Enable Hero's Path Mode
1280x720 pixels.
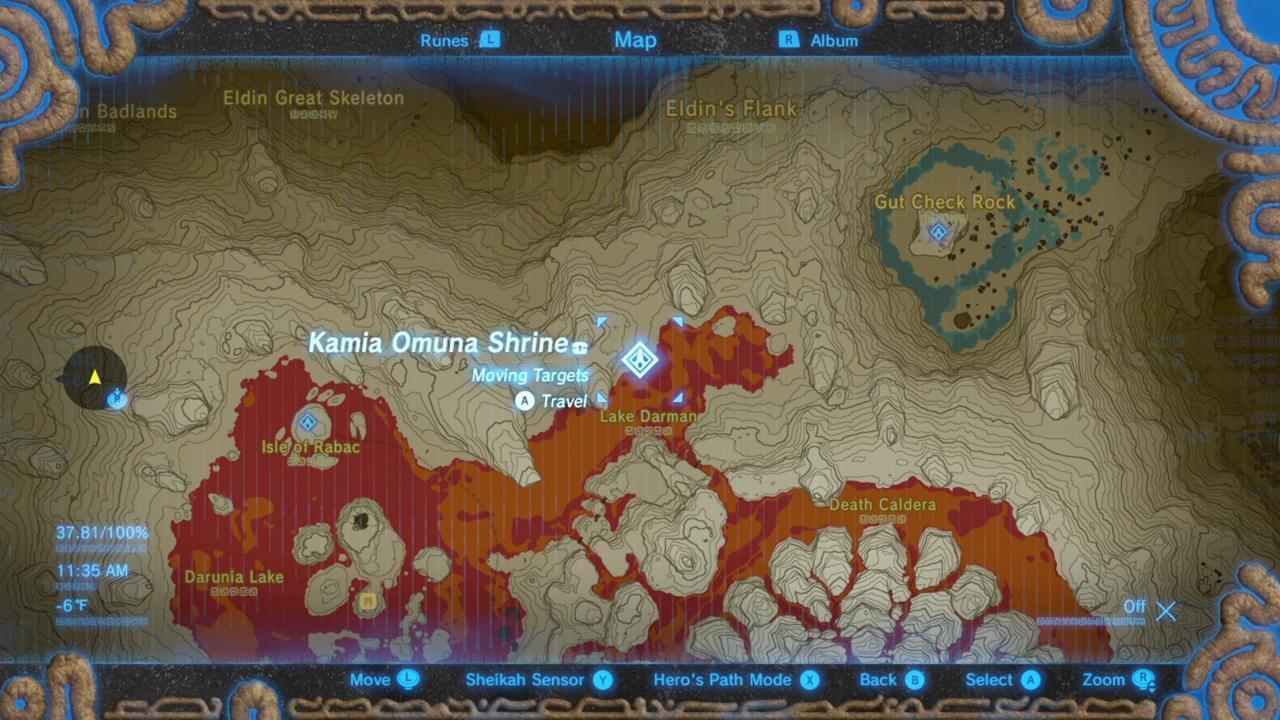(x=809, y=679)
